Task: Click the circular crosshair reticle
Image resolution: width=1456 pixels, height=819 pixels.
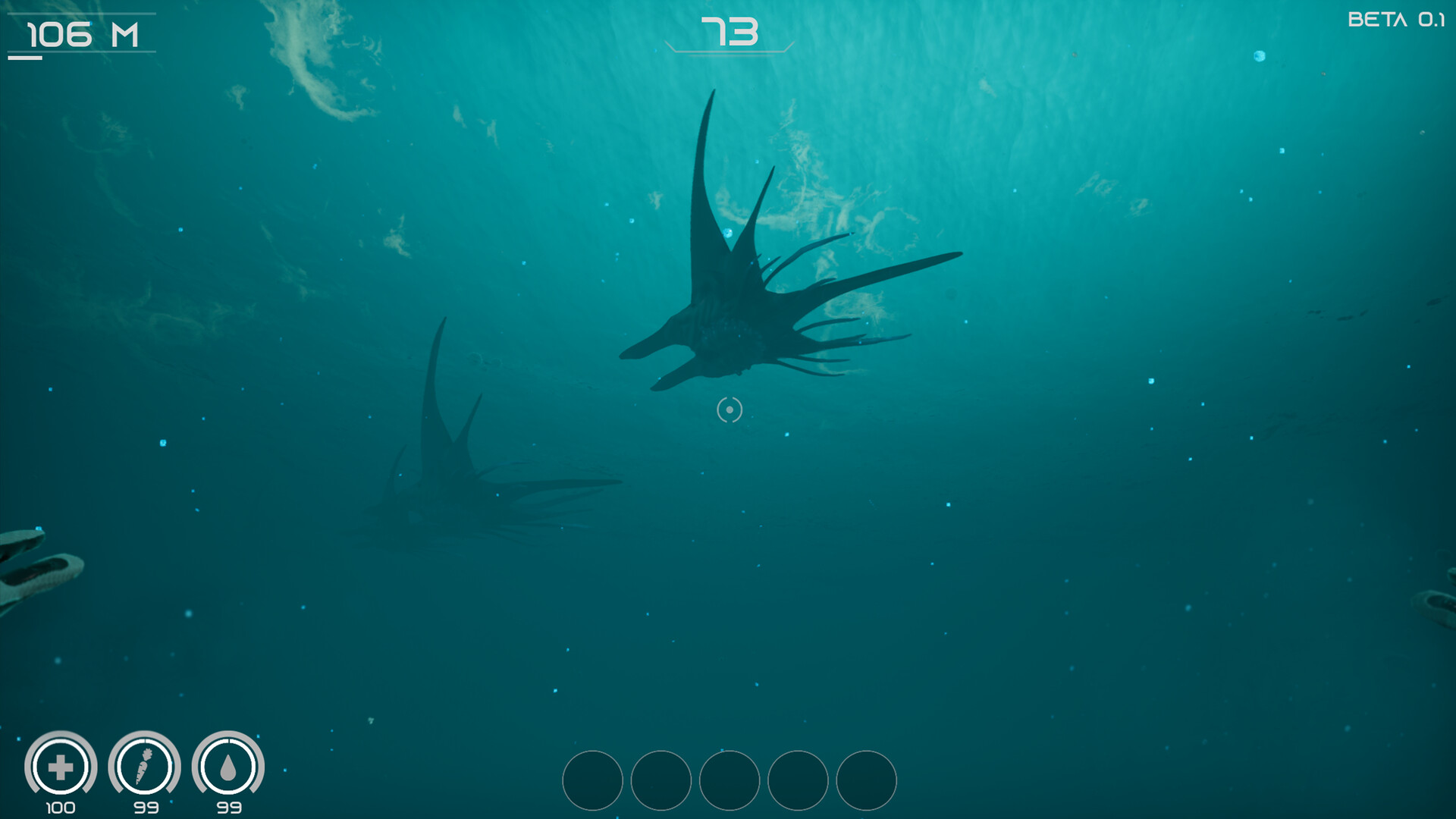Action: pos(729,409)
